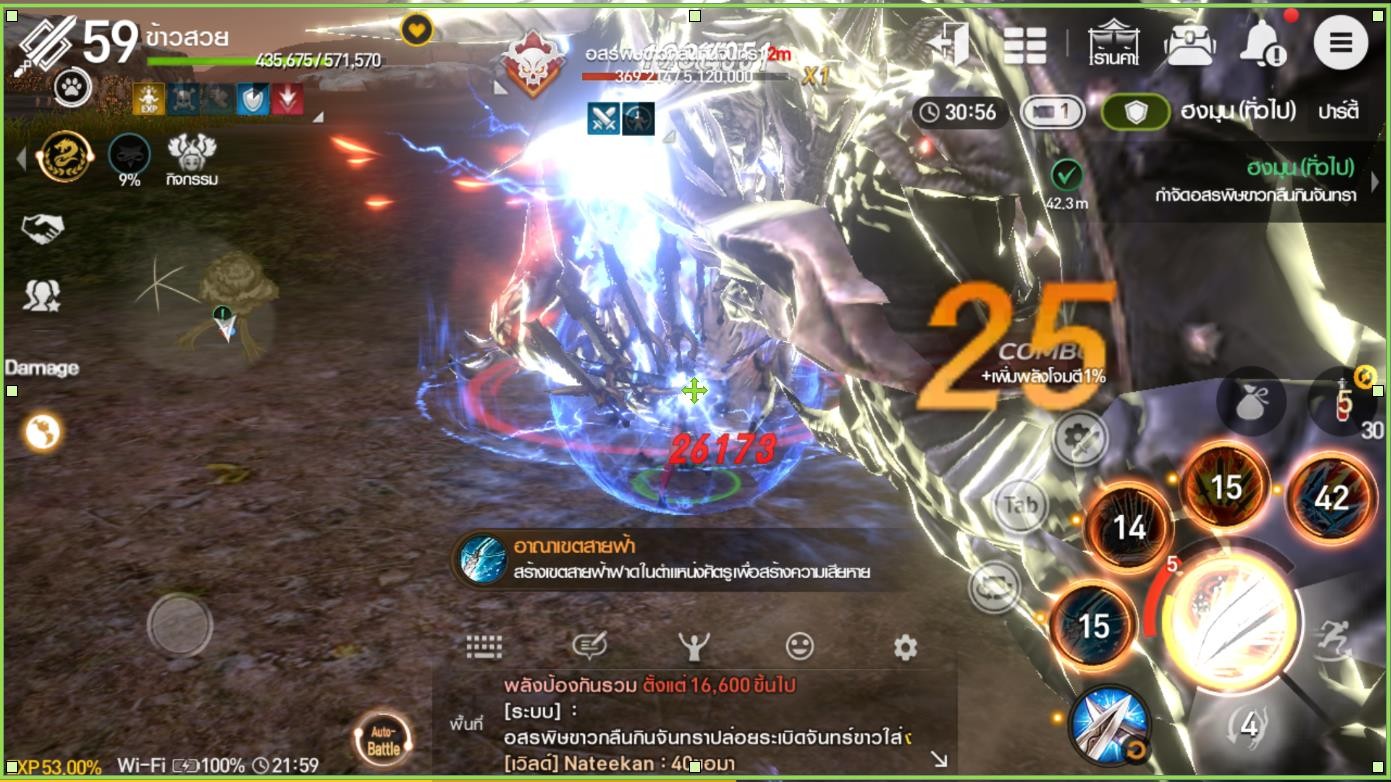
Task: Open chat settings gear
Action: click(x=905, y=647)
